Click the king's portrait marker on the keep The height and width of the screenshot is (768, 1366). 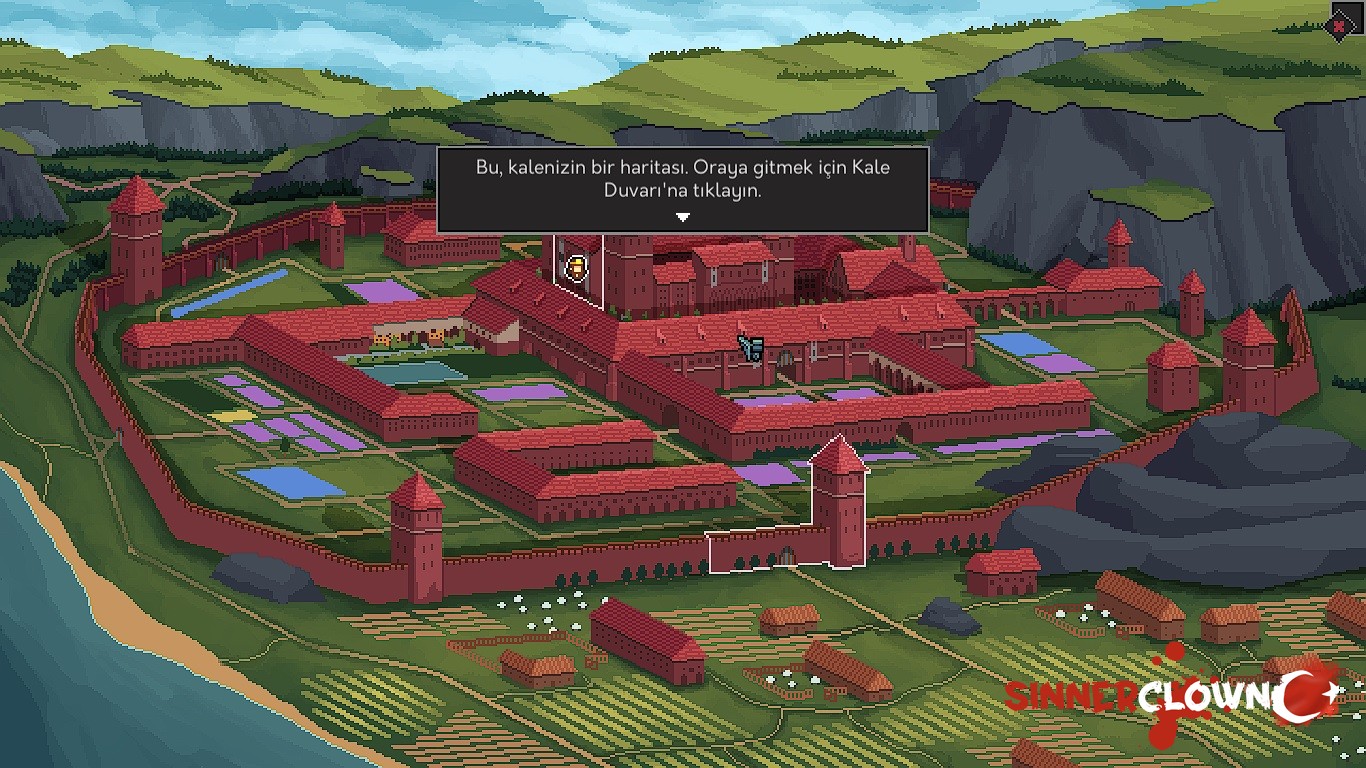(x=576, y=267)
